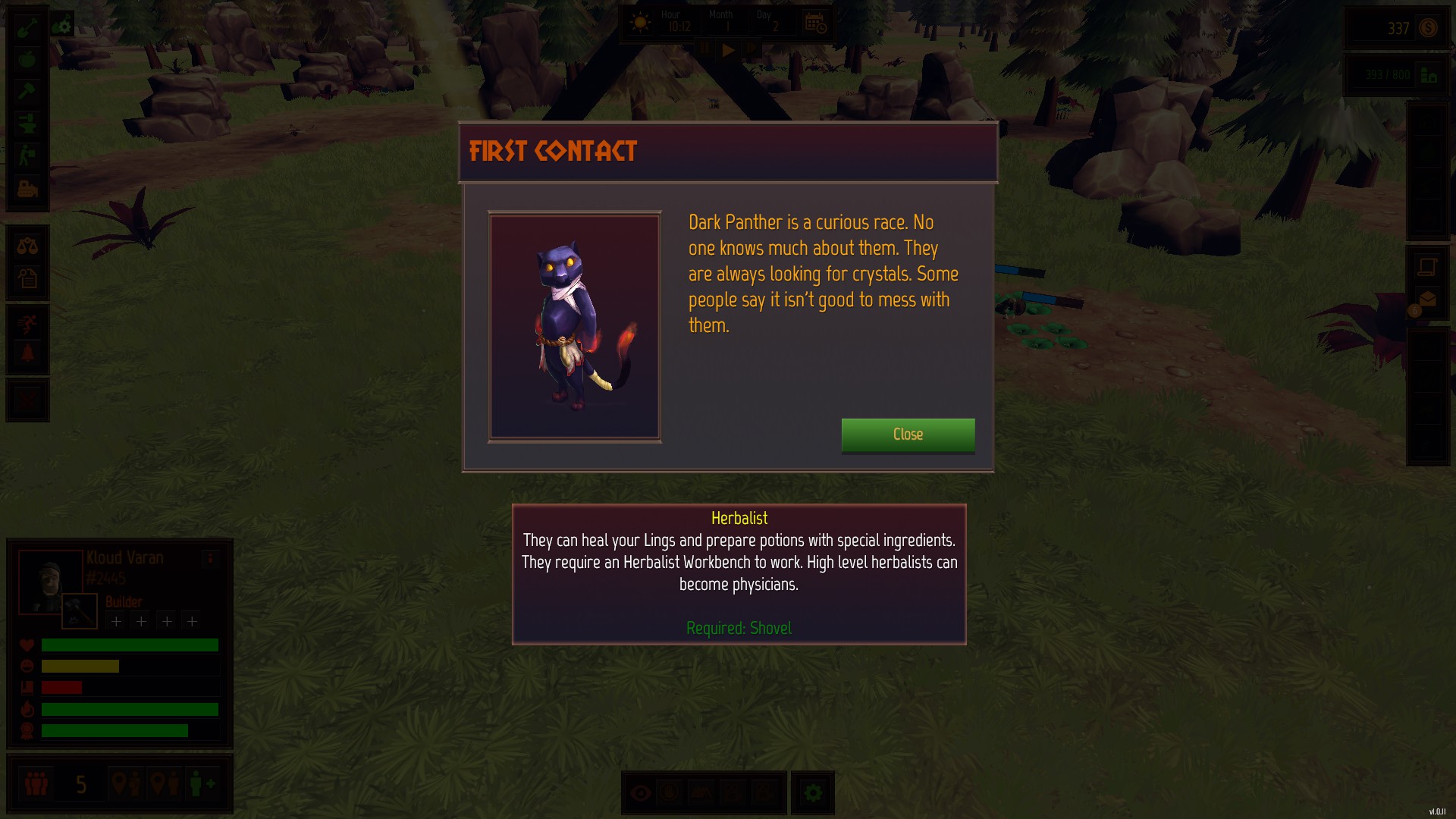Open the apple food menu
Screen dimensions: 1456x819
click(27, 60)
